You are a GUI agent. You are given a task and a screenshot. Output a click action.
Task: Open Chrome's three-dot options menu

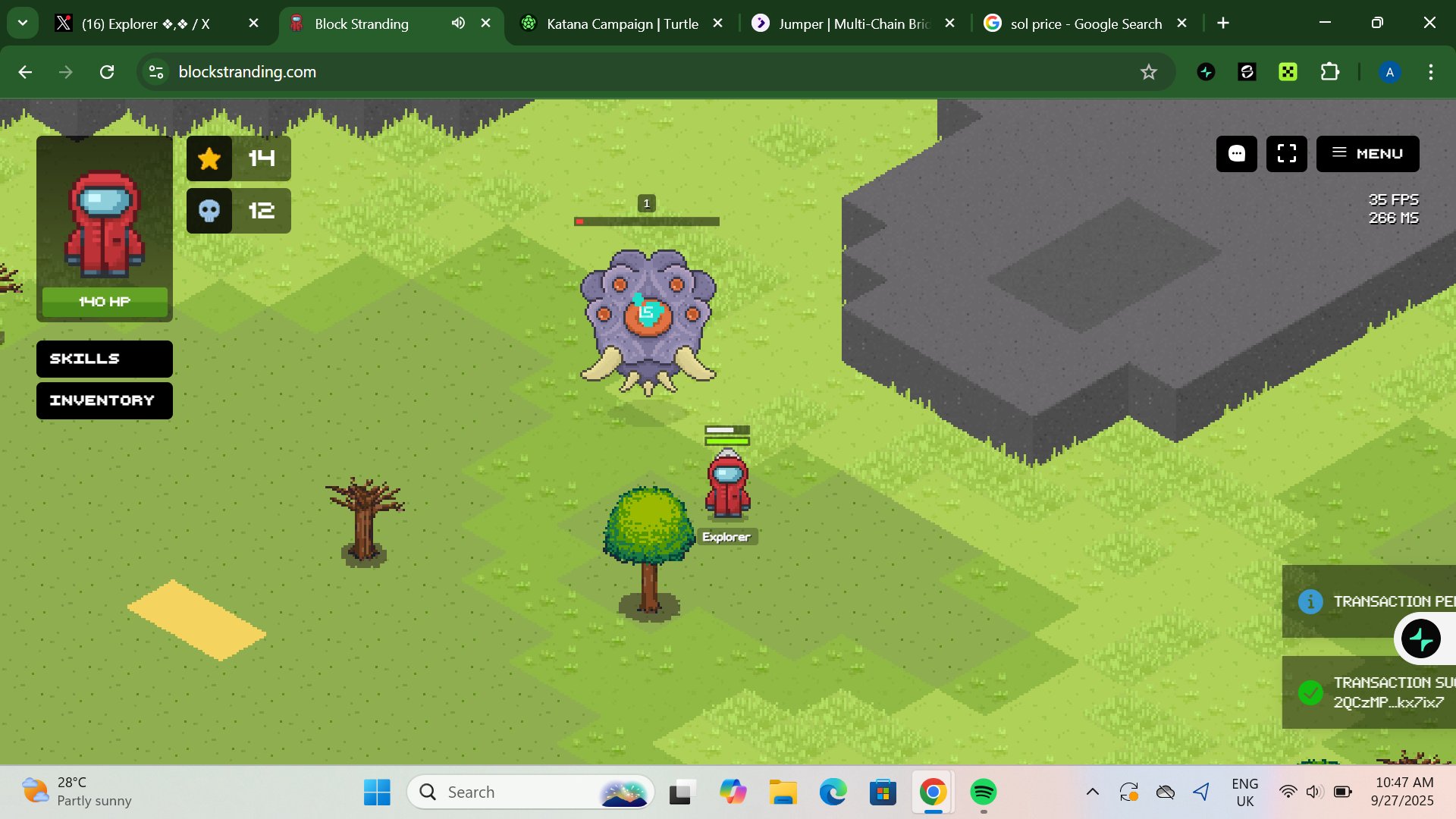pos(1431,72)
